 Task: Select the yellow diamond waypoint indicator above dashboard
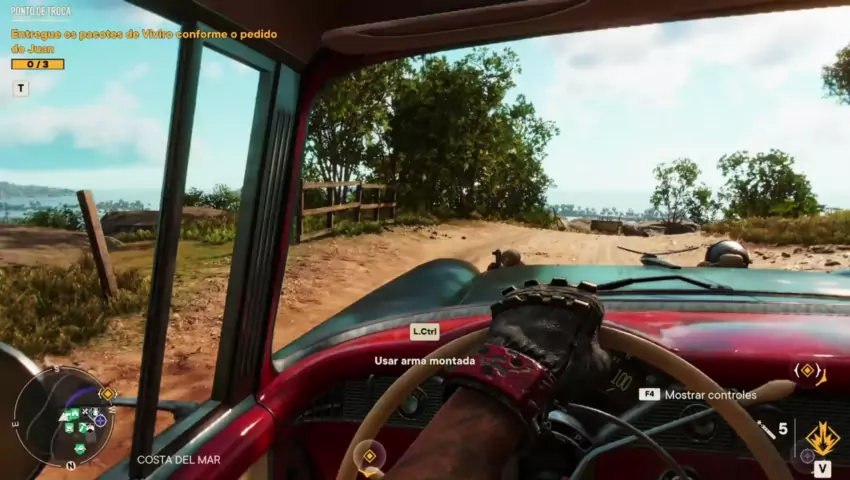pos(807,370)
